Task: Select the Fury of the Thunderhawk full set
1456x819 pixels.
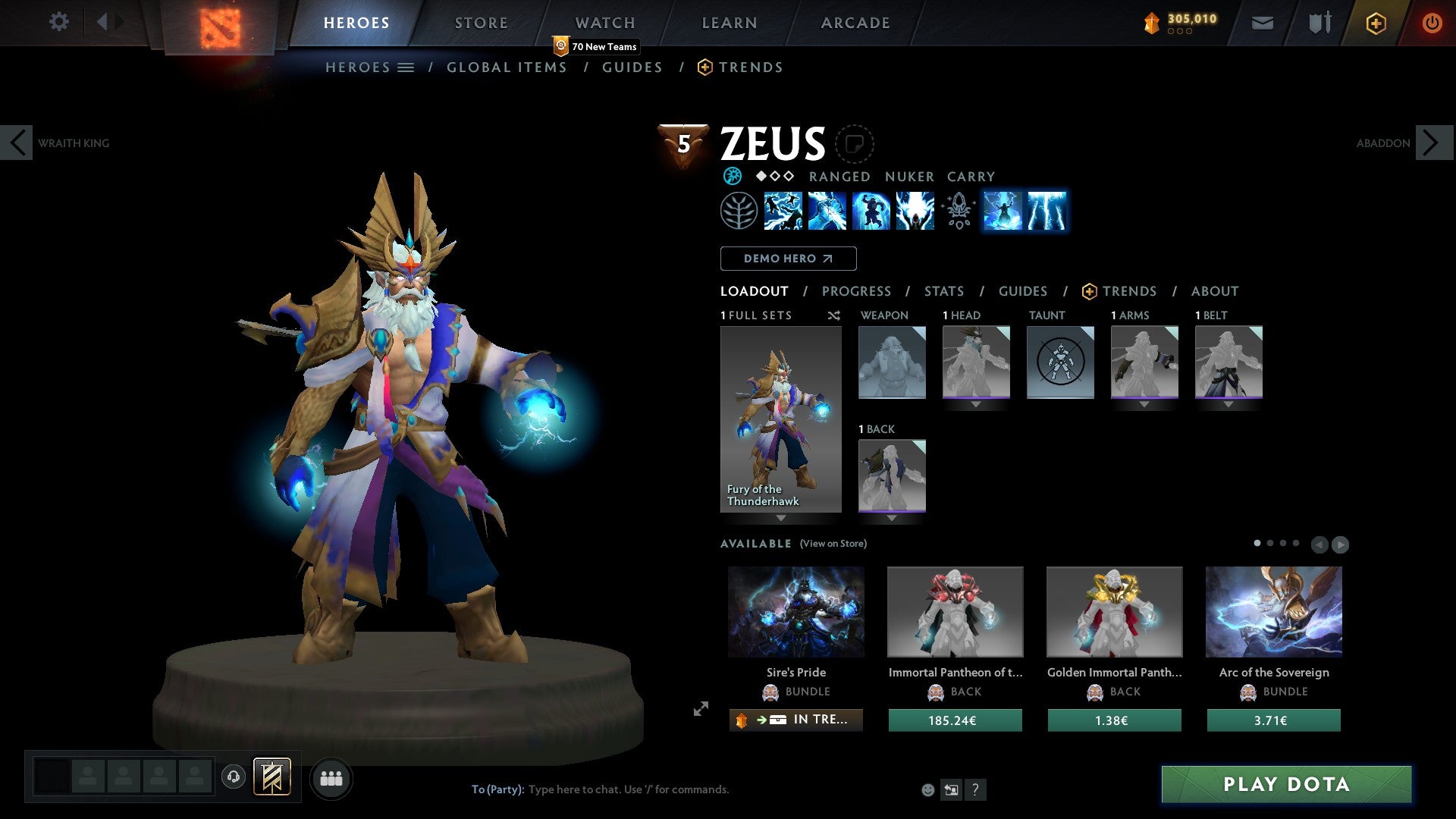Action: click(780, 419)
